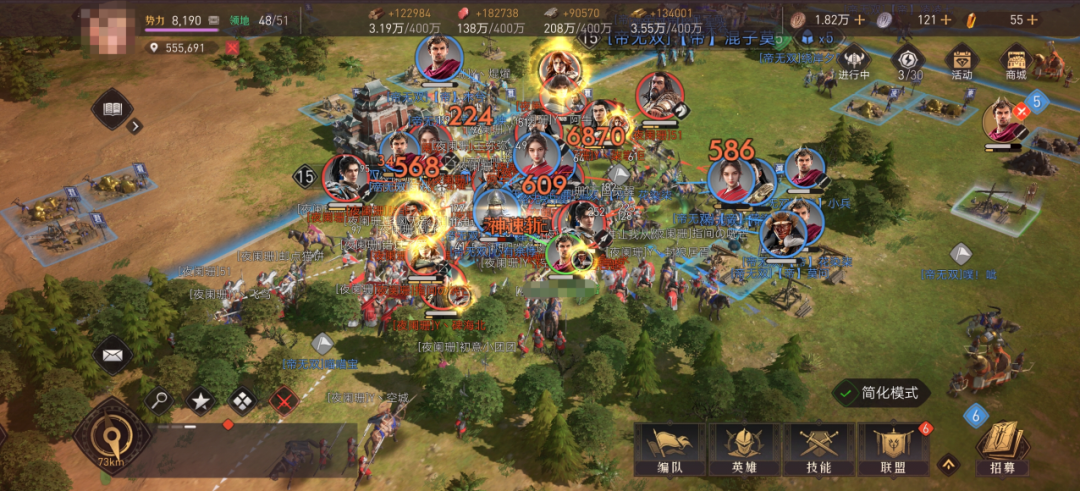The height and width of the screenshot is (491, 1080).
Task: Toggle the 简化模式 simplified mode checkbox
Action: (847, 393)
